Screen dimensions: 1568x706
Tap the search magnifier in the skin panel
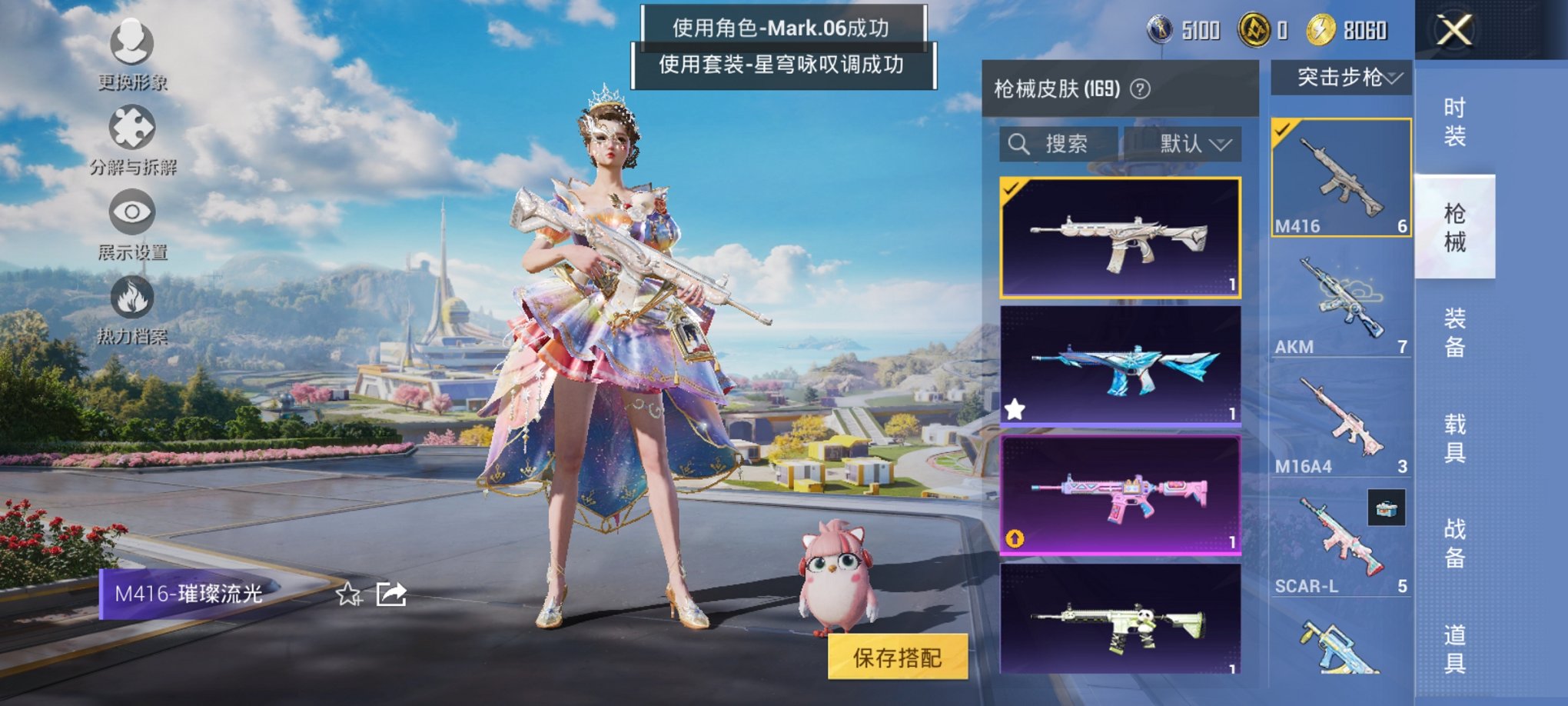coord(1021,143)
